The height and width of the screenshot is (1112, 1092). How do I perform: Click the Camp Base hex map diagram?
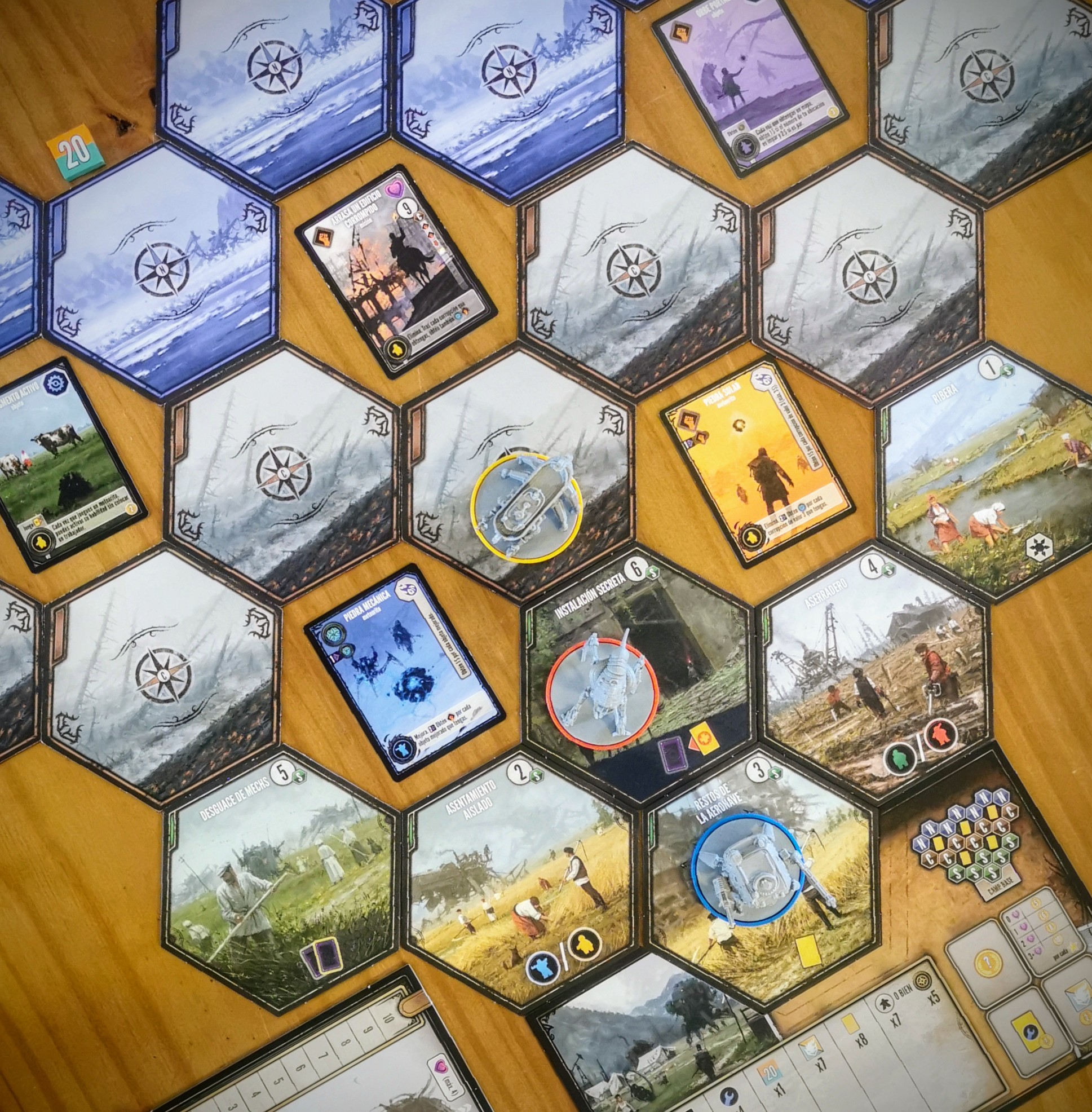966,849
